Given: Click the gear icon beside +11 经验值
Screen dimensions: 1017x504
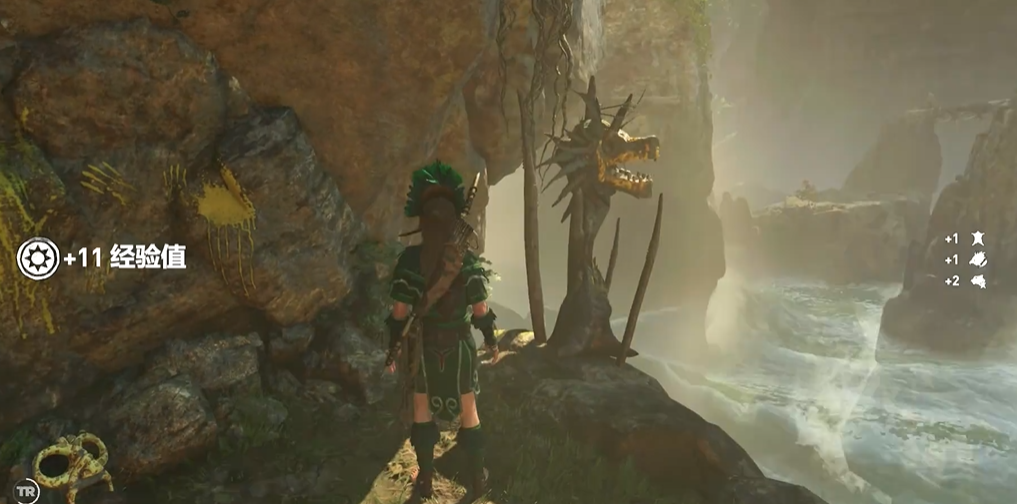Looking at the screenshot, I should click(38, 257).
